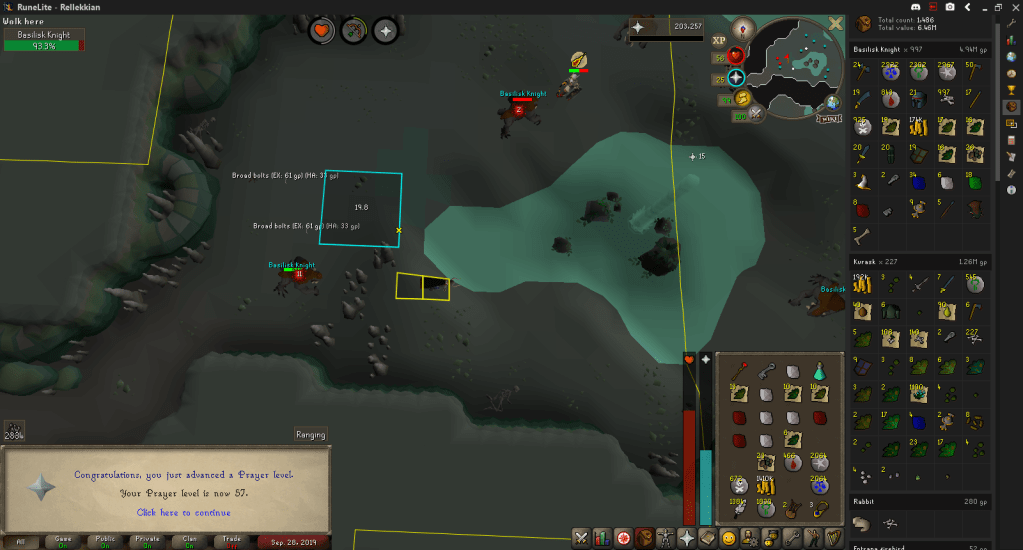Open the Emotes smiley tab
The image size is (1023, 550).
[x=729, y=538]
